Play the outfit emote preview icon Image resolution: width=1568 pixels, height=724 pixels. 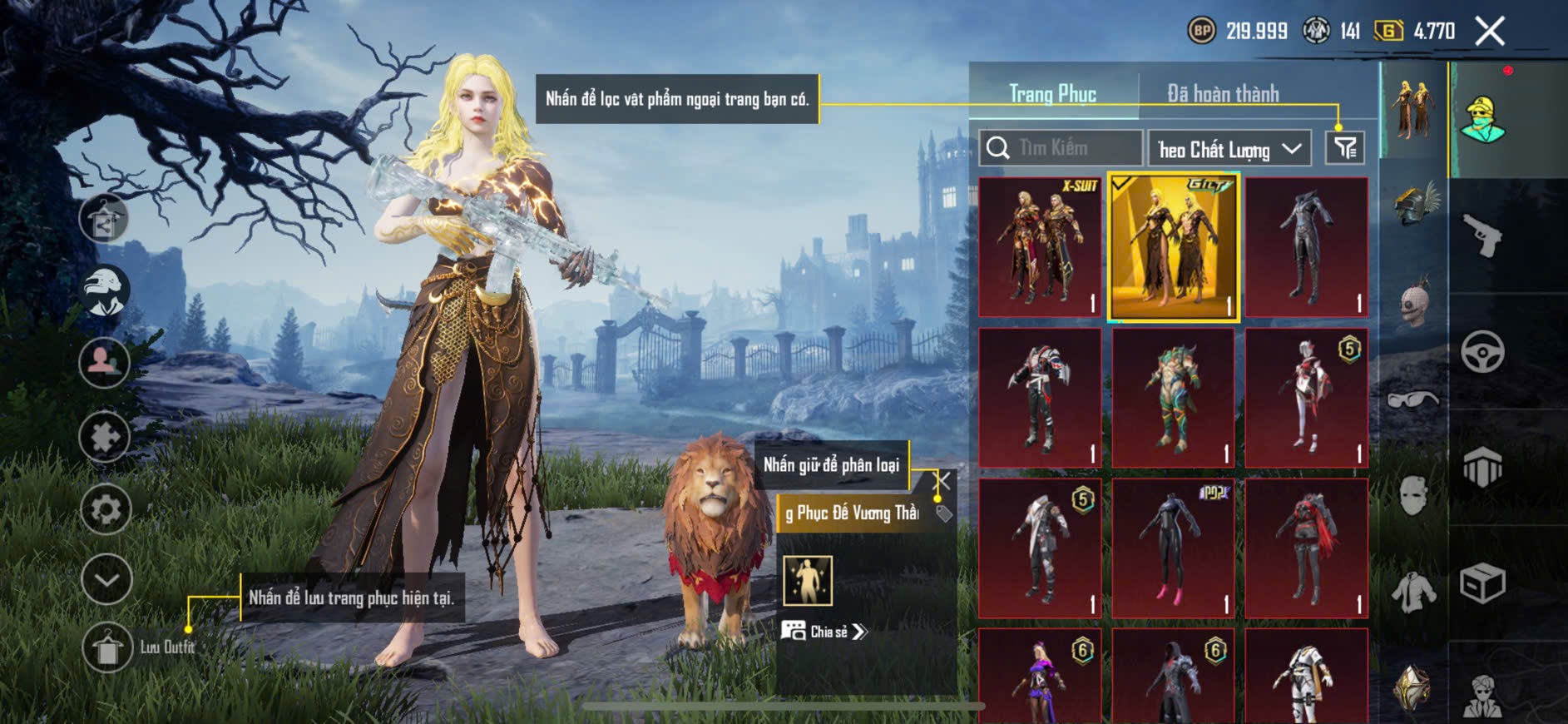point(807,580)
